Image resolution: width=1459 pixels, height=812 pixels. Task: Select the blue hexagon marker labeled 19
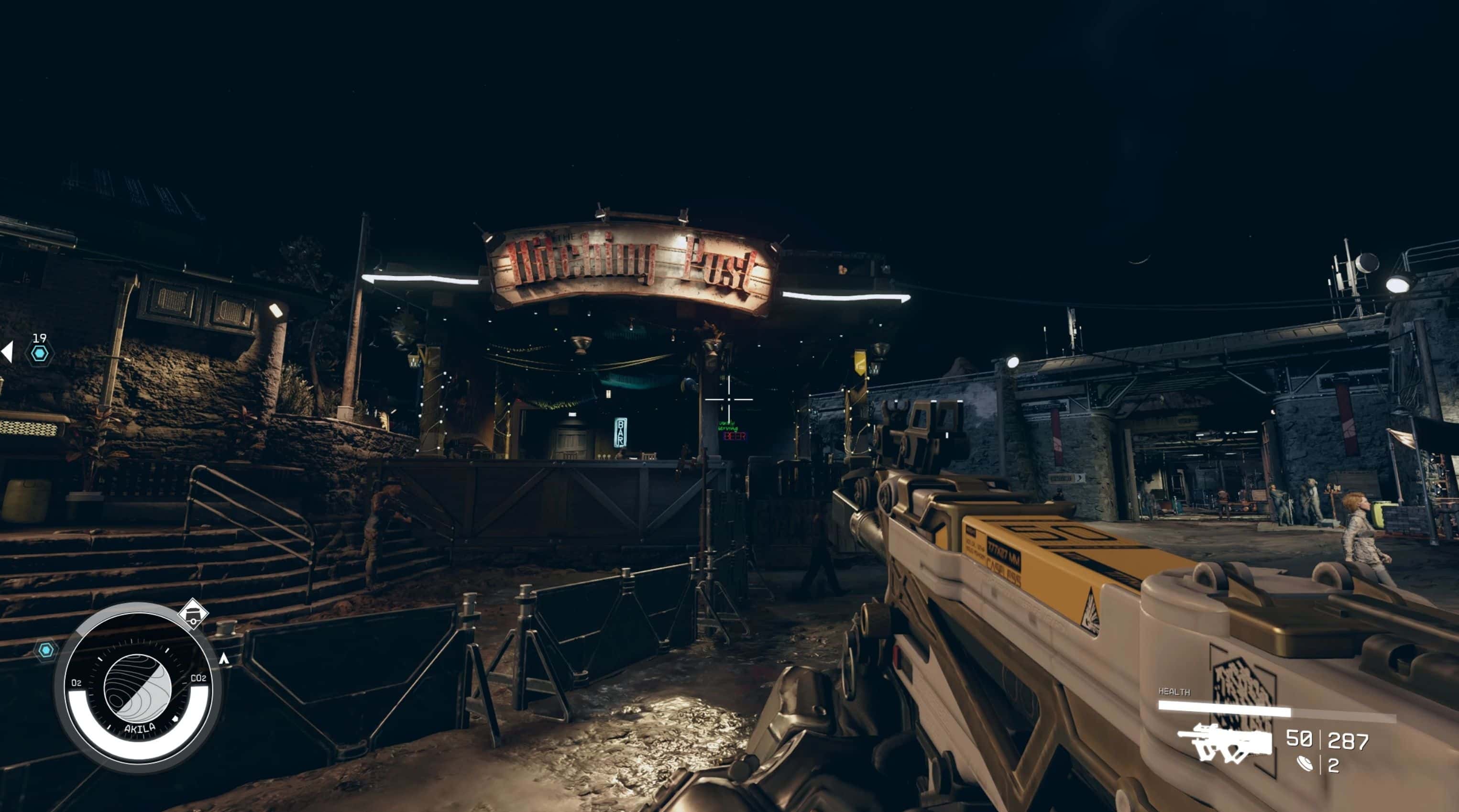click(39, 354)
